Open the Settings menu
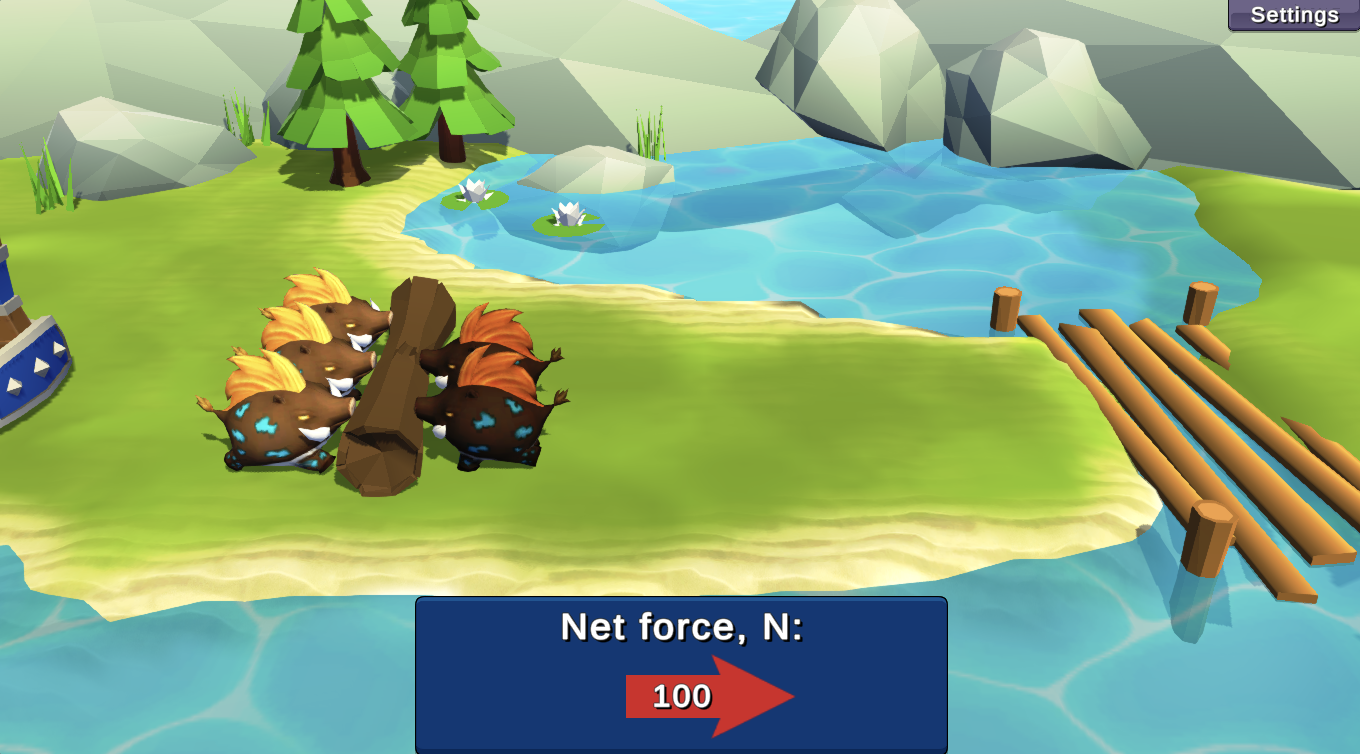 coord(1293,15)
